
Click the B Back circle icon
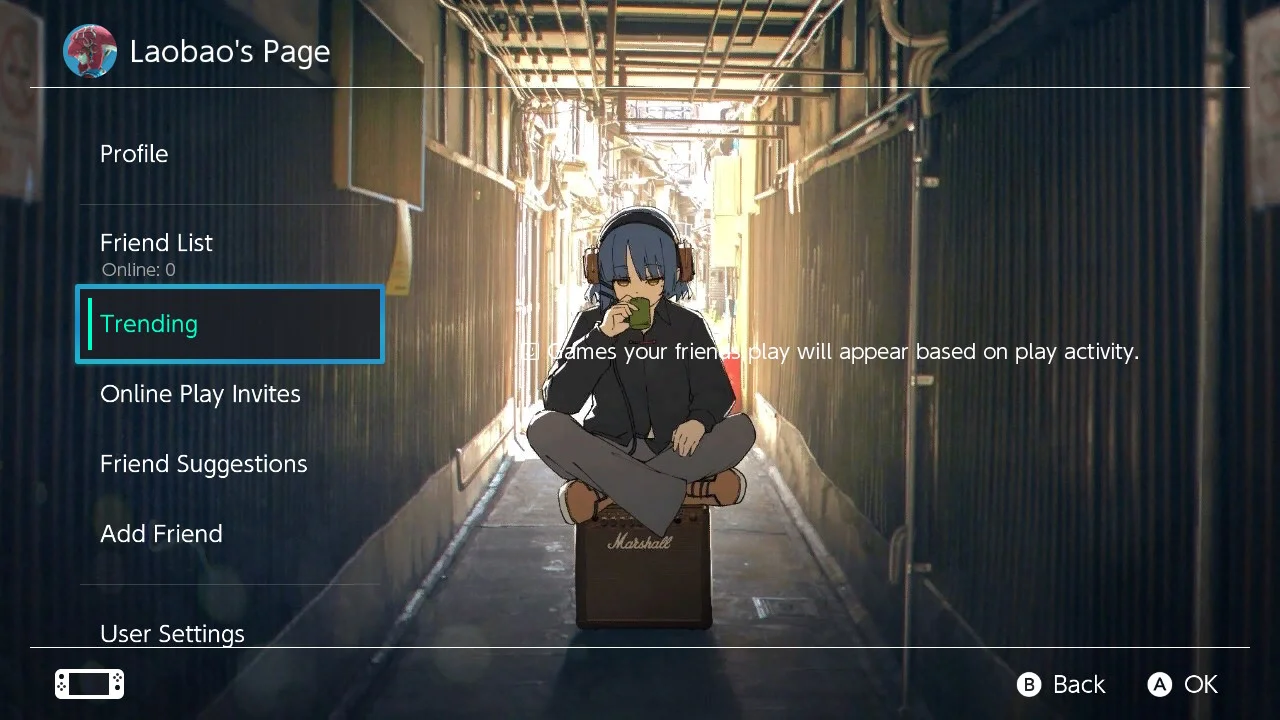[1029, 685]
